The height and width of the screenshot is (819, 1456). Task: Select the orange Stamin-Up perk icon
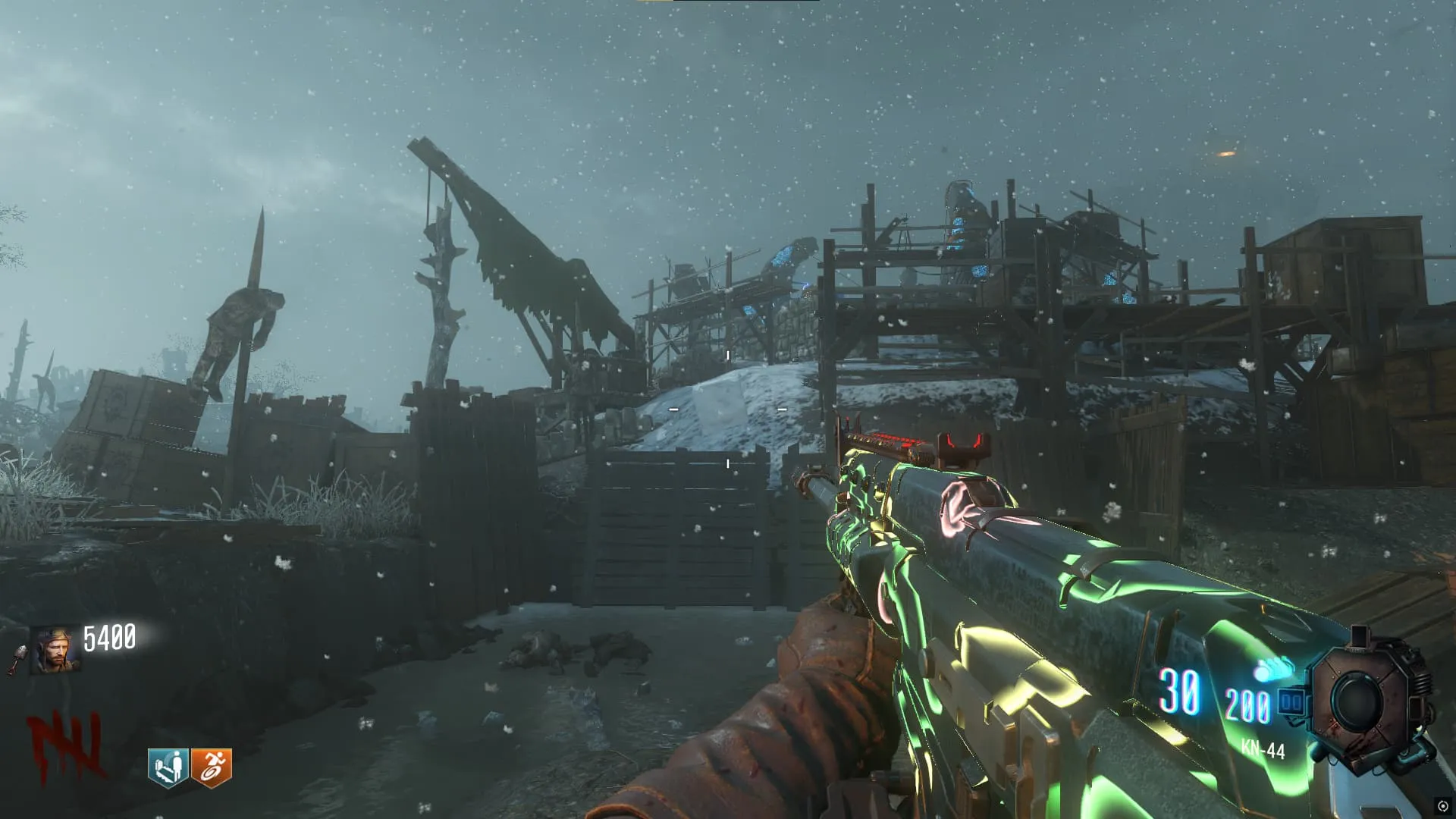click(x=211, y=767)
